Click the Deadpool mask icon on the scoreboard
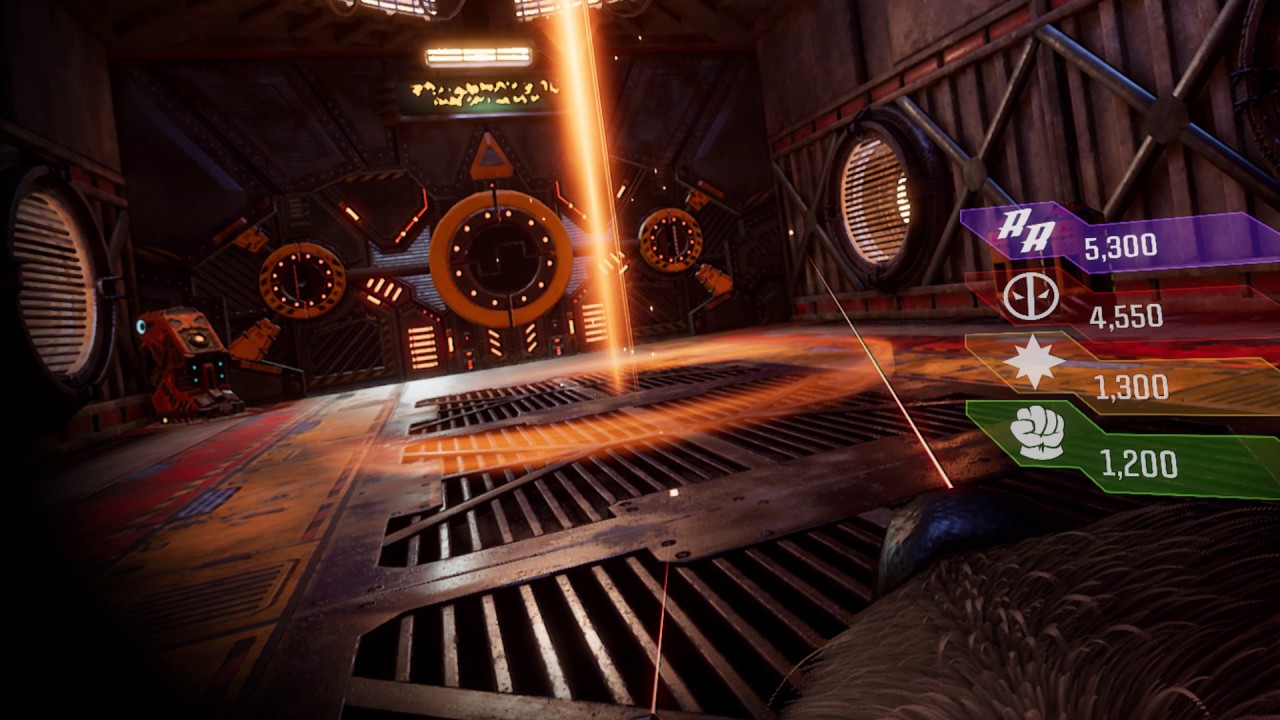This screenshot has height=720, width=1280. pyautogui.click(x=1030, y=297)
